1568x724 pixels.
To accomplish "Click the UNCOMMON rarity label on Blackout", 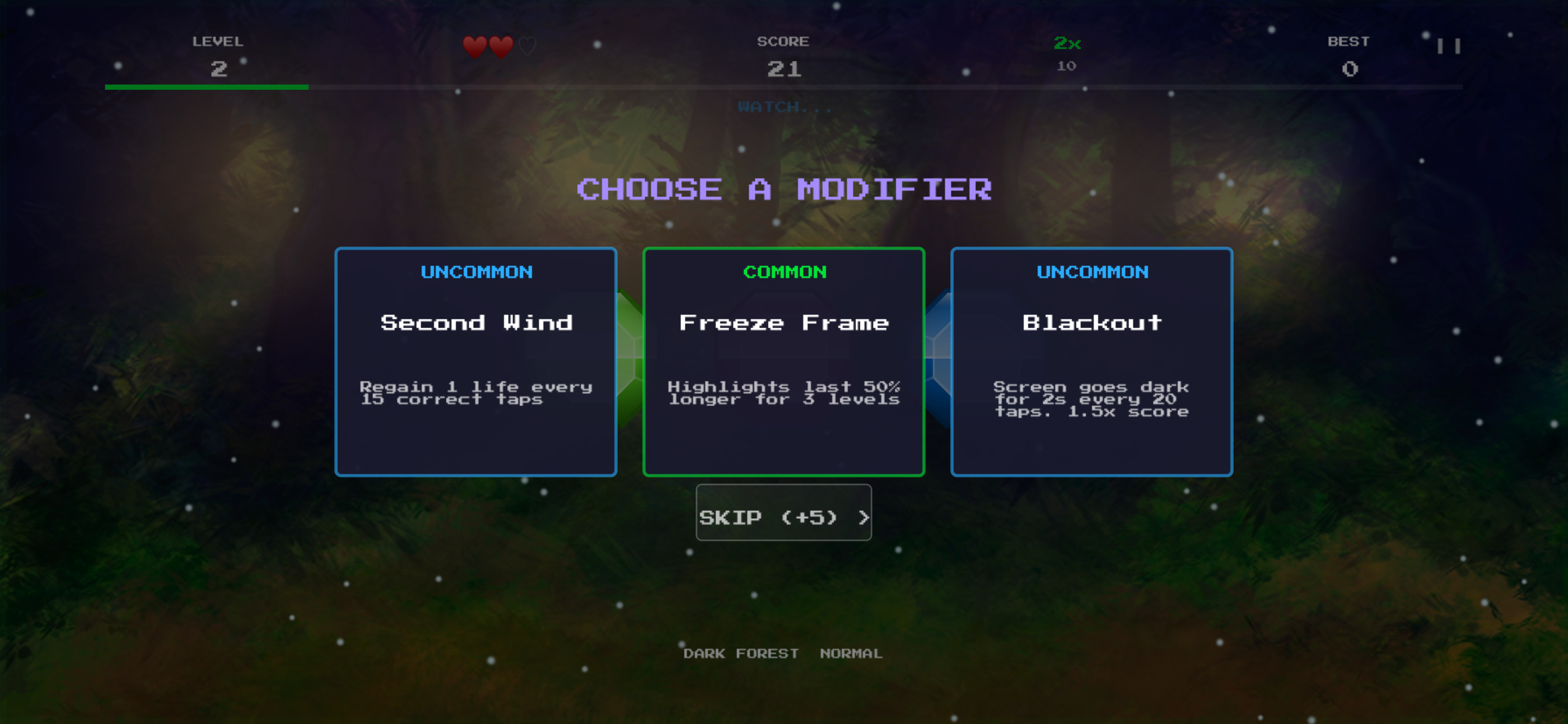I will click(1091, 273).
